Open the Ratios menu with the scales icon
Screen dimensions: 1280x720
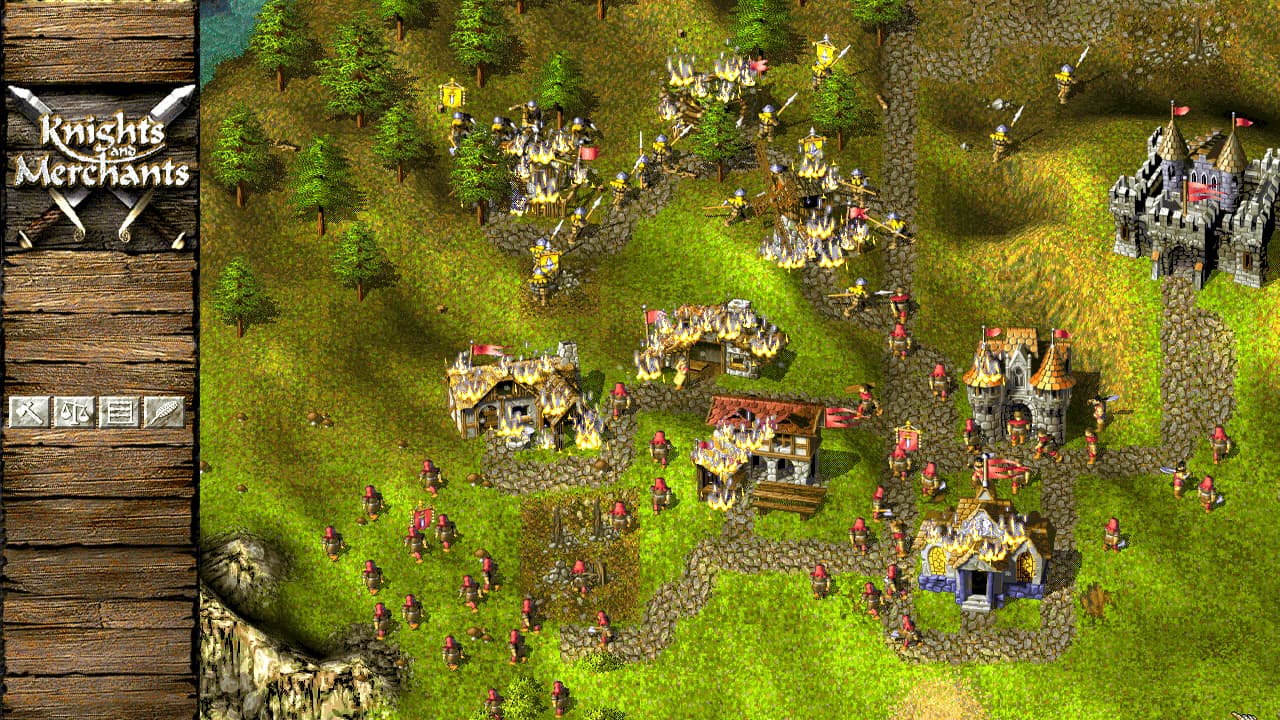(74, 412)
